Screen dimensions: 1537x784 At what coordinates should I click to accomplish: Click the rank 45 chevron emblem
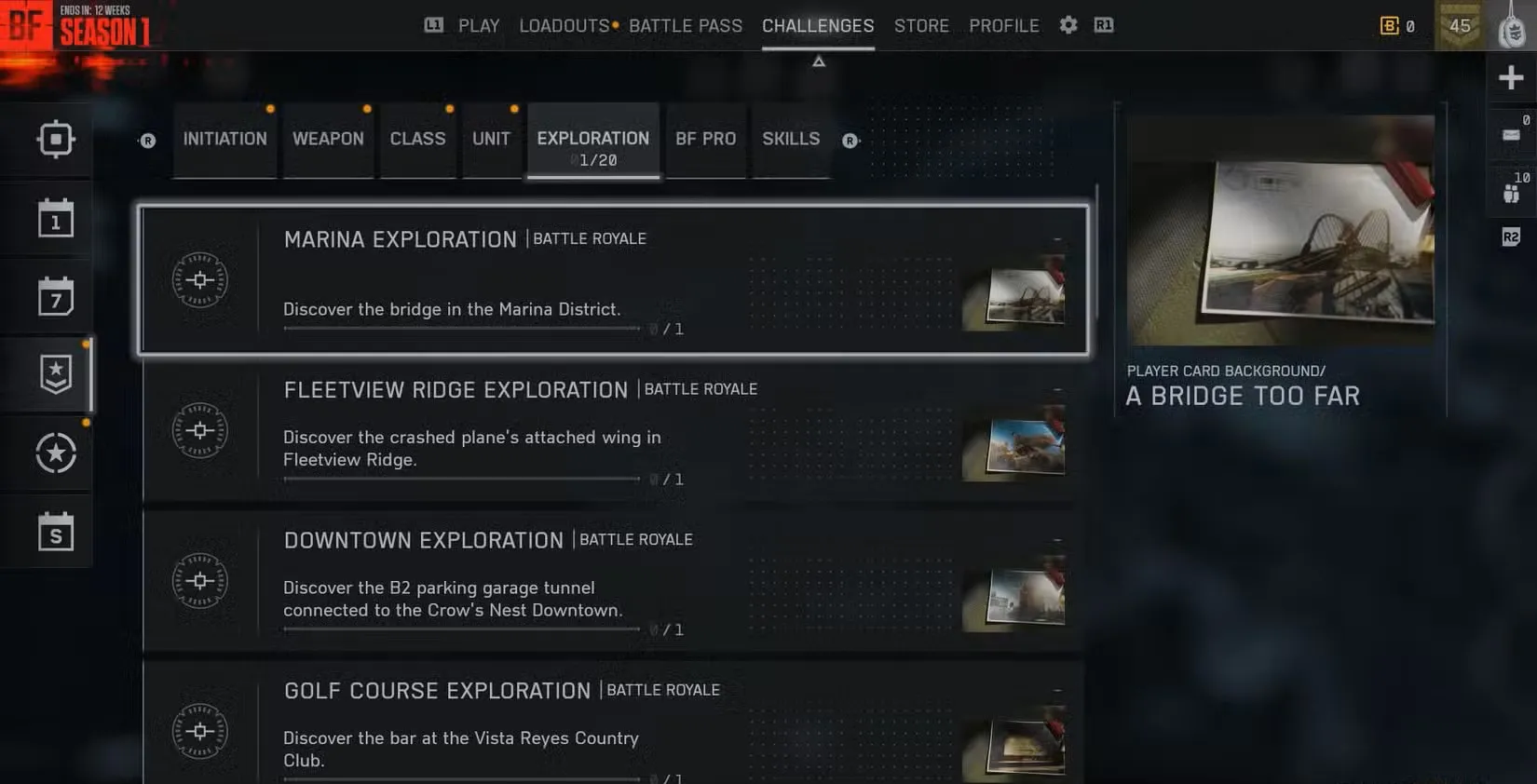[1460, 25]
